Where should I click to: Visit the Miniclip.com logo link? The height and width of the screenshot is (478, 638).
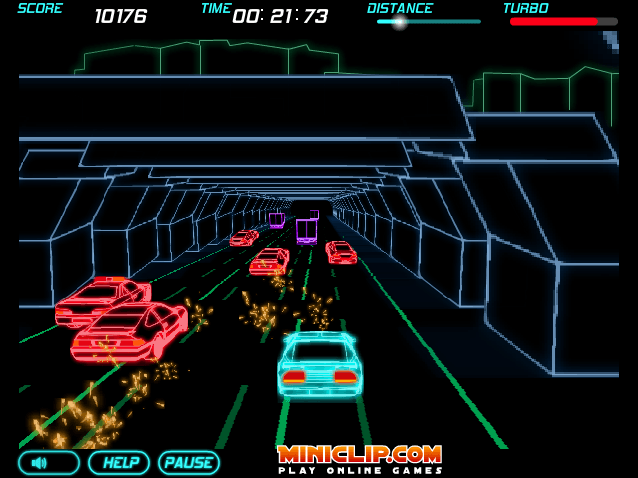[359, 458]
